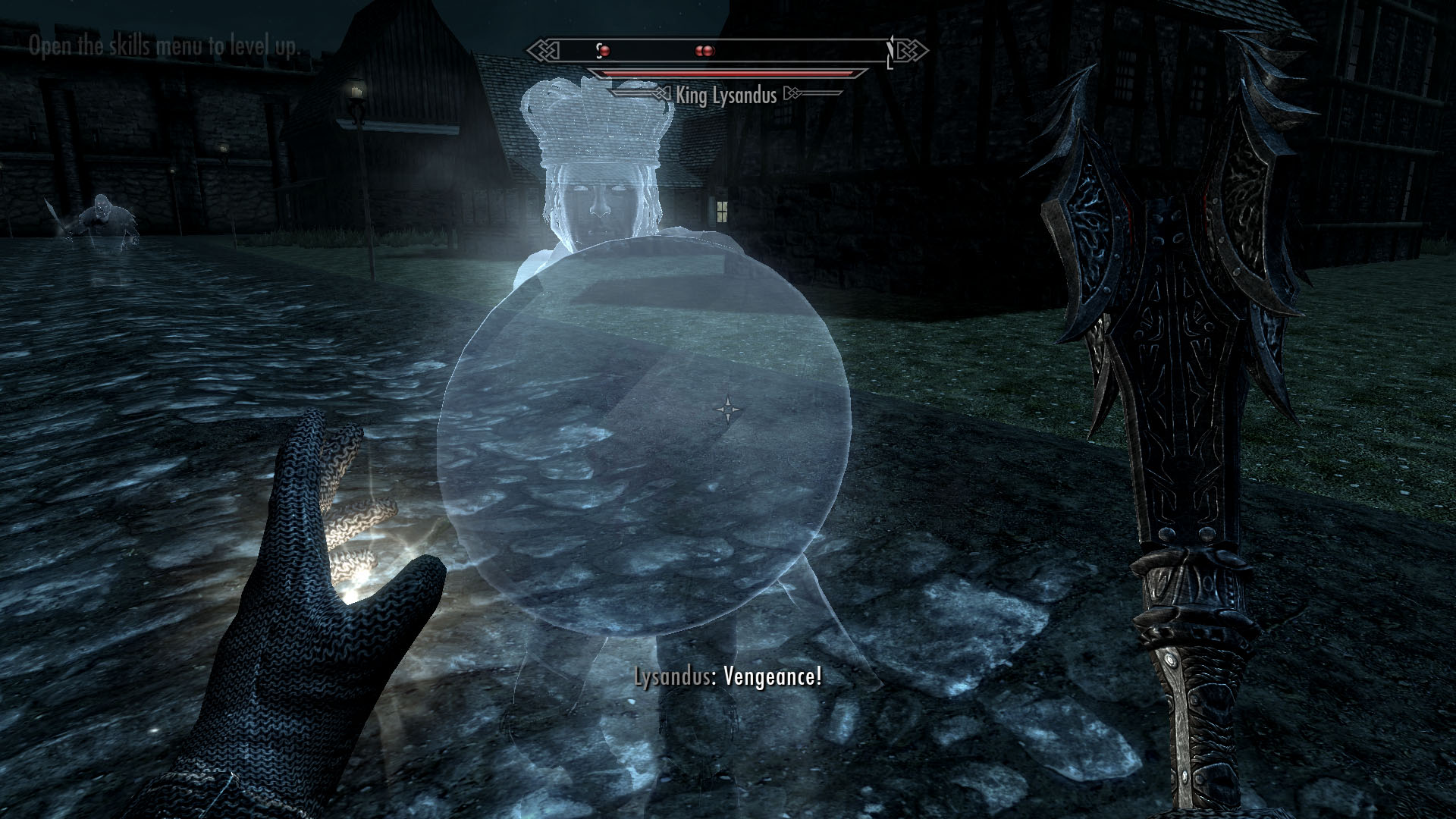Click the crosshair reticle at screen center
The height and width of the screenshot is (819, 1456).
[730, 409]
